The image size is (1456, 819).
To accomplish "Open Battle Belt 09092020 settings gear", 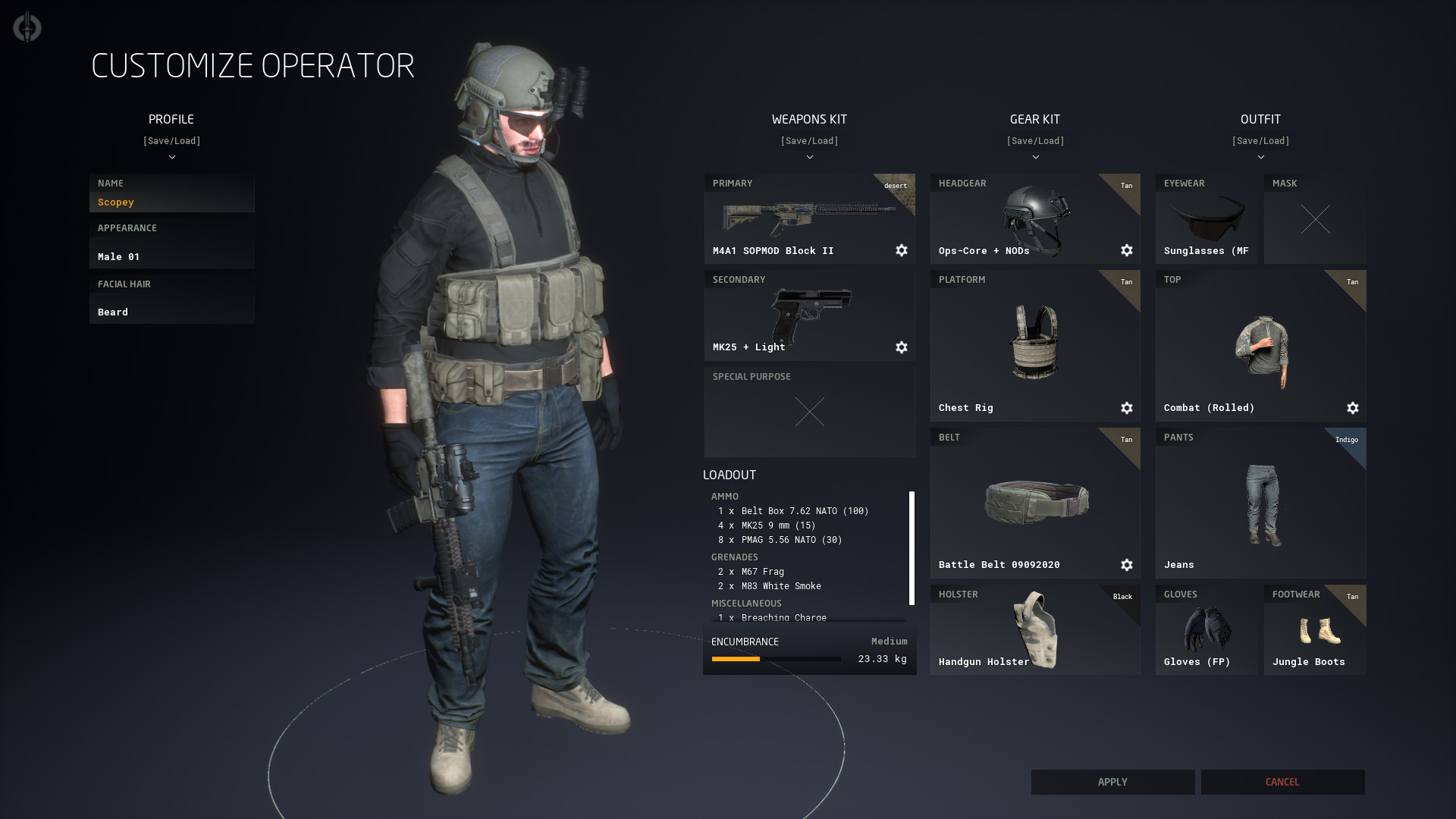I will 1127,564.
